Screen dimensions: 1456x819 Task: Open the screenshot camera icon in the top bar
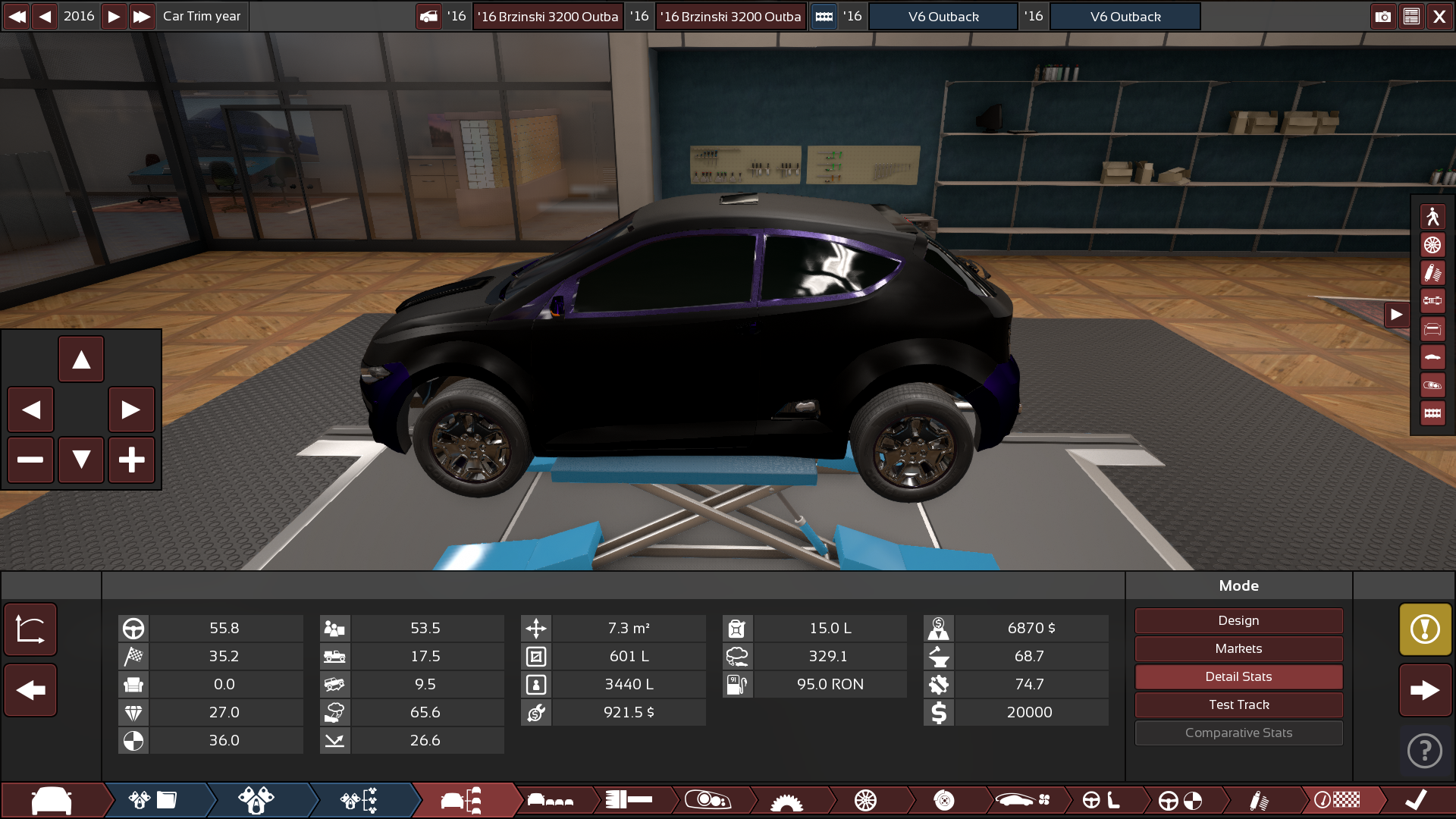[x=1383, y=16]
